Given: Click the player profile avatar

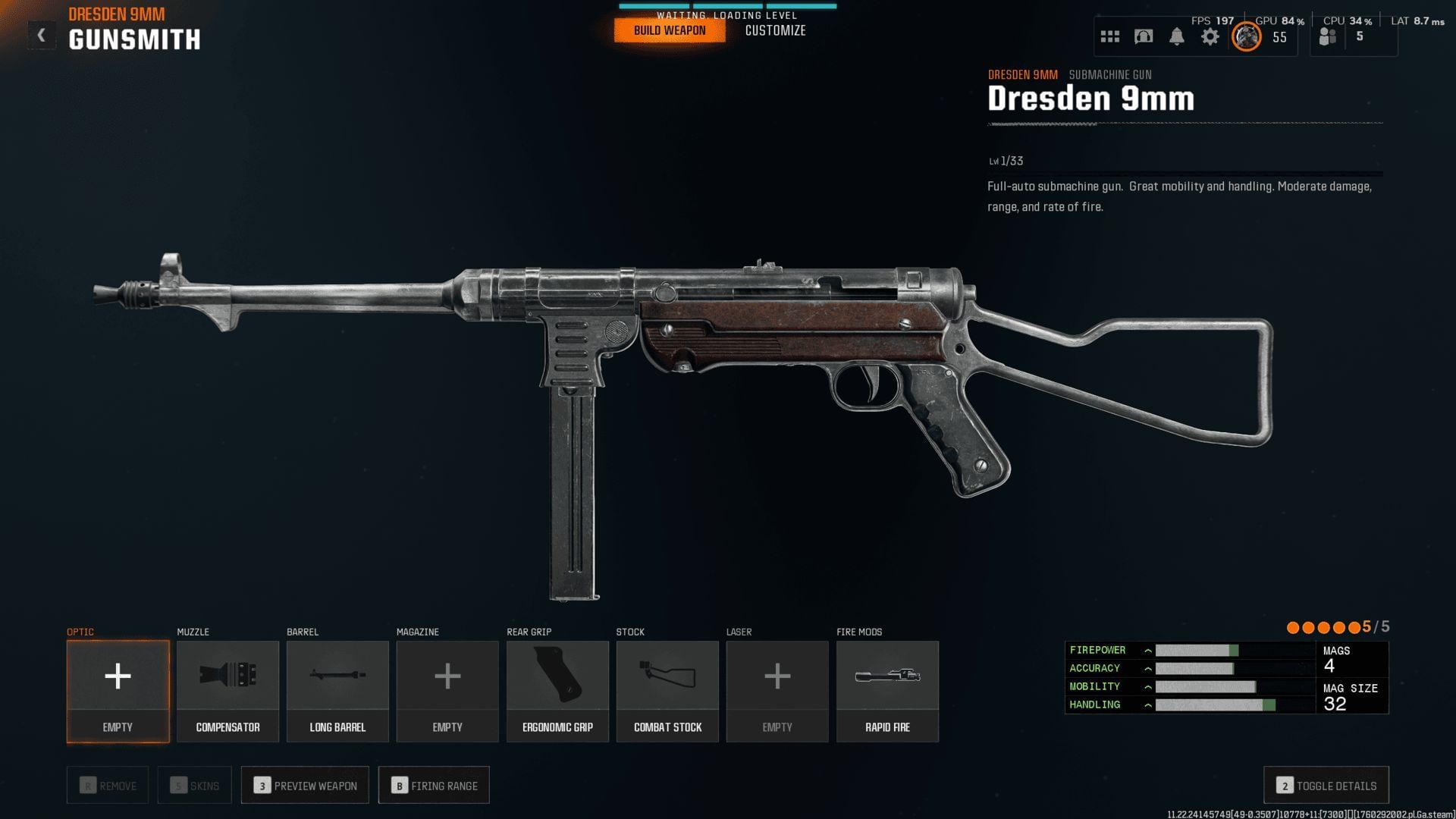Looking at the screenshot, I should coord(1246,36).
